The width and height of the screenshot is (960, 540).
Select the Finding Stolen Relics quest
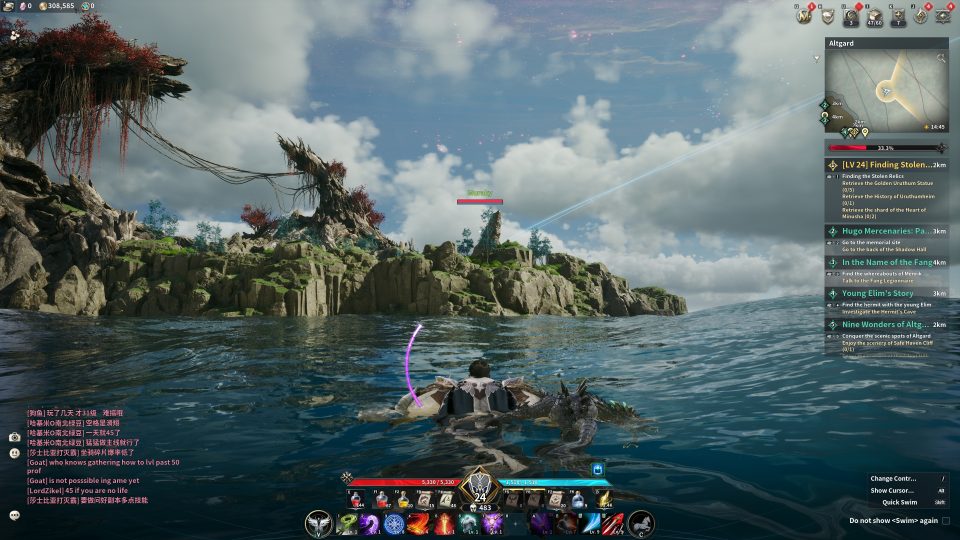click(886, 165)
